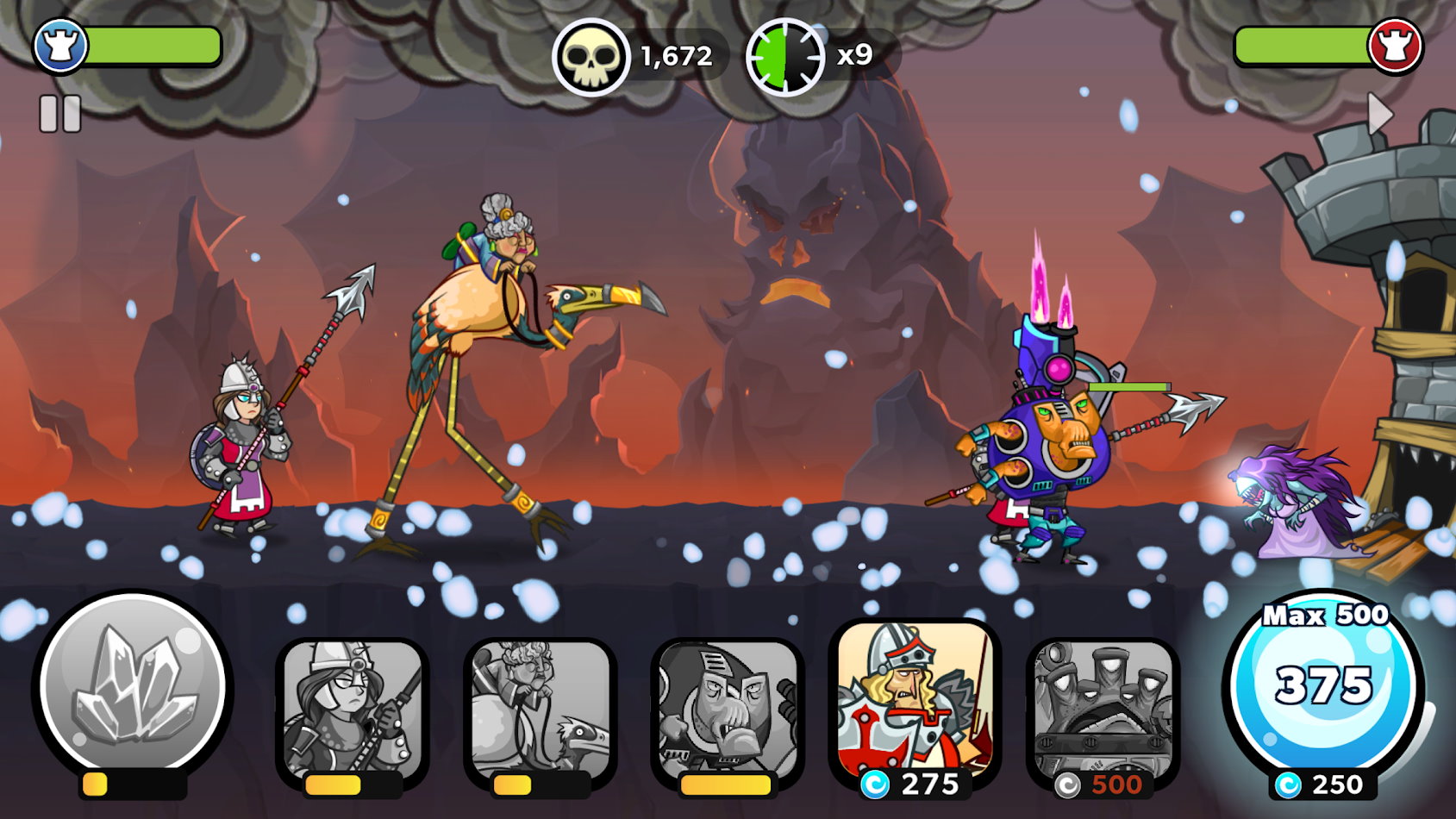Screen dimensions: 1456x819
Task: Deploy the granny bird rider unit
Action: pyautogui.click(x=540, y=710)
